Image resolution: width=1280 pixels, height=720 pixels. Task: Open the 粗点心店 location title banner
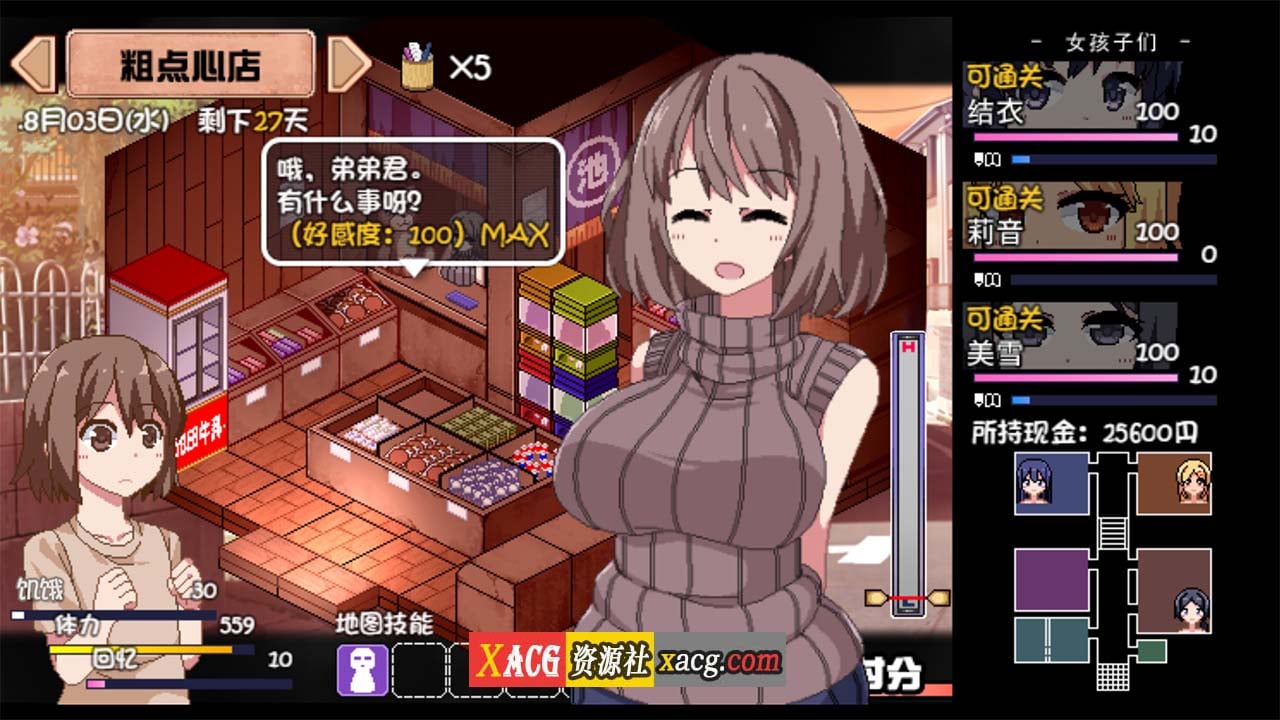coord(190,65)
